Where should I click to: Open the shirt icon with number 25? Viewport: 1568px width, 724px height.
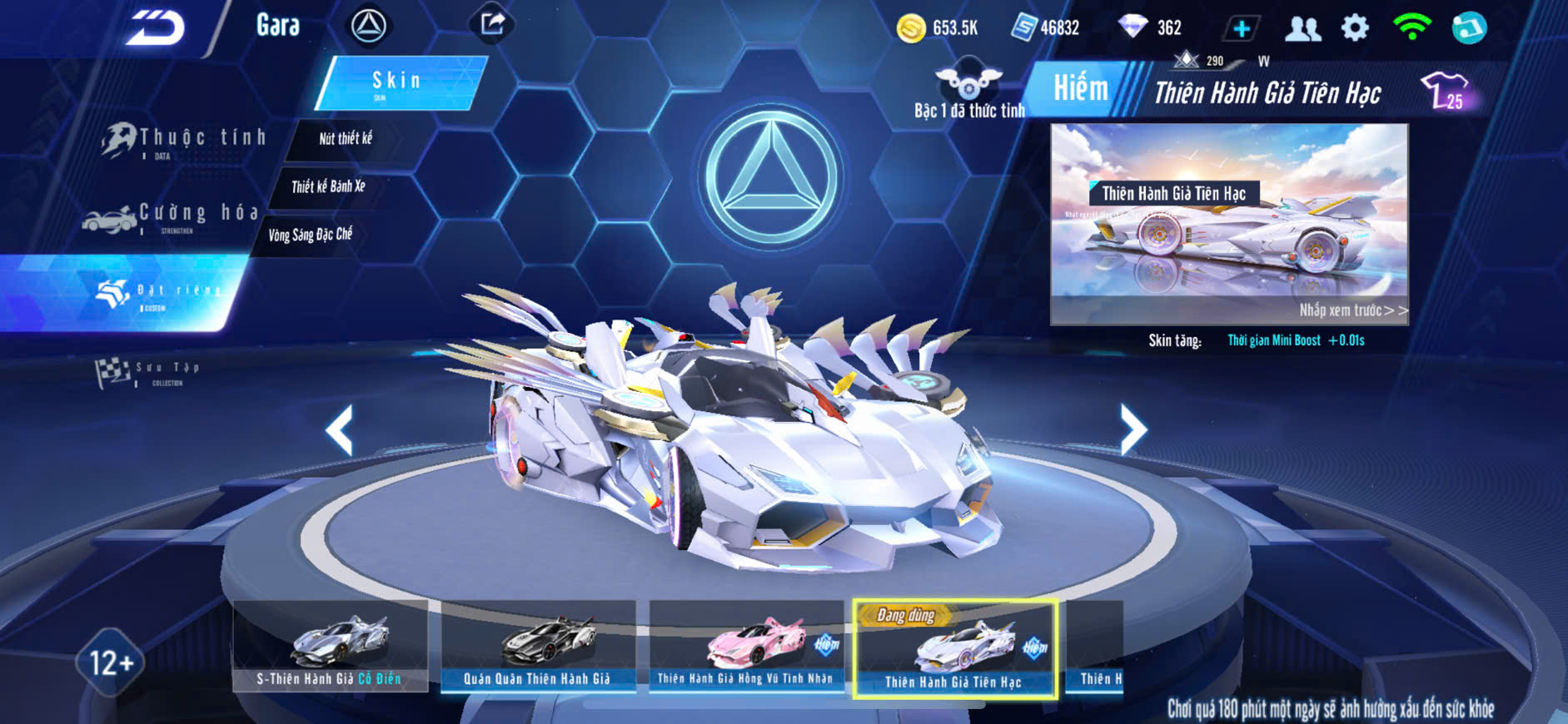pyautogui.click(x=1444, y=91)
